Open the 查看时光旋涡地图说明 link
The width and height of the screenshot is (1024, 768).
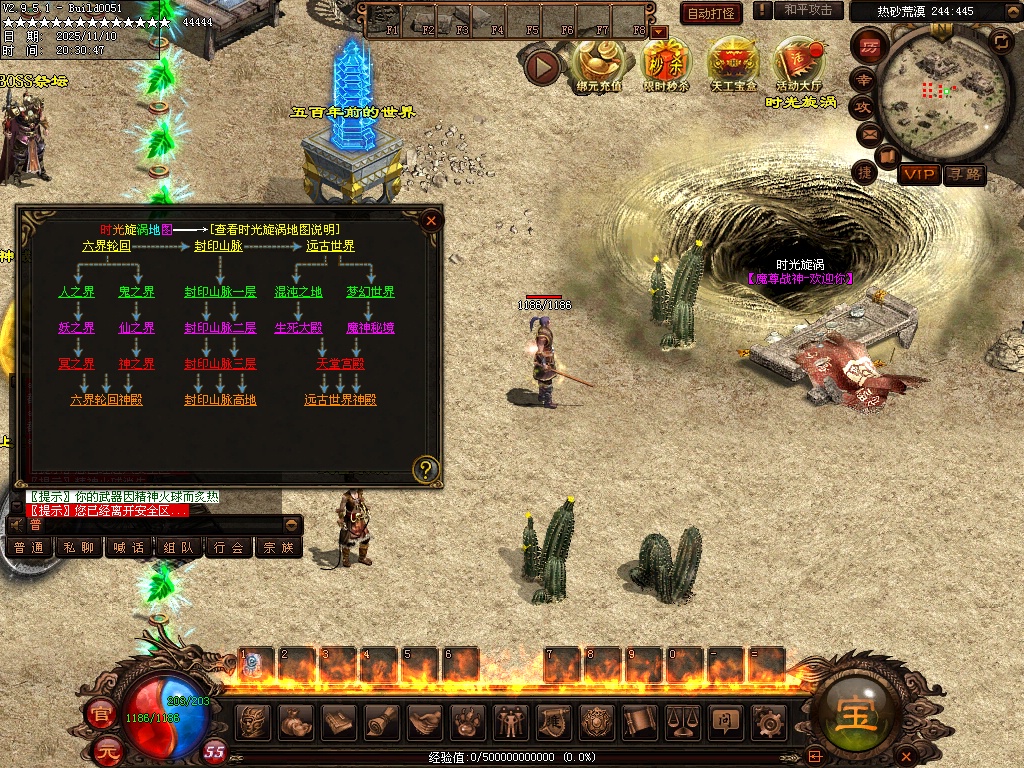pos(275,230)
